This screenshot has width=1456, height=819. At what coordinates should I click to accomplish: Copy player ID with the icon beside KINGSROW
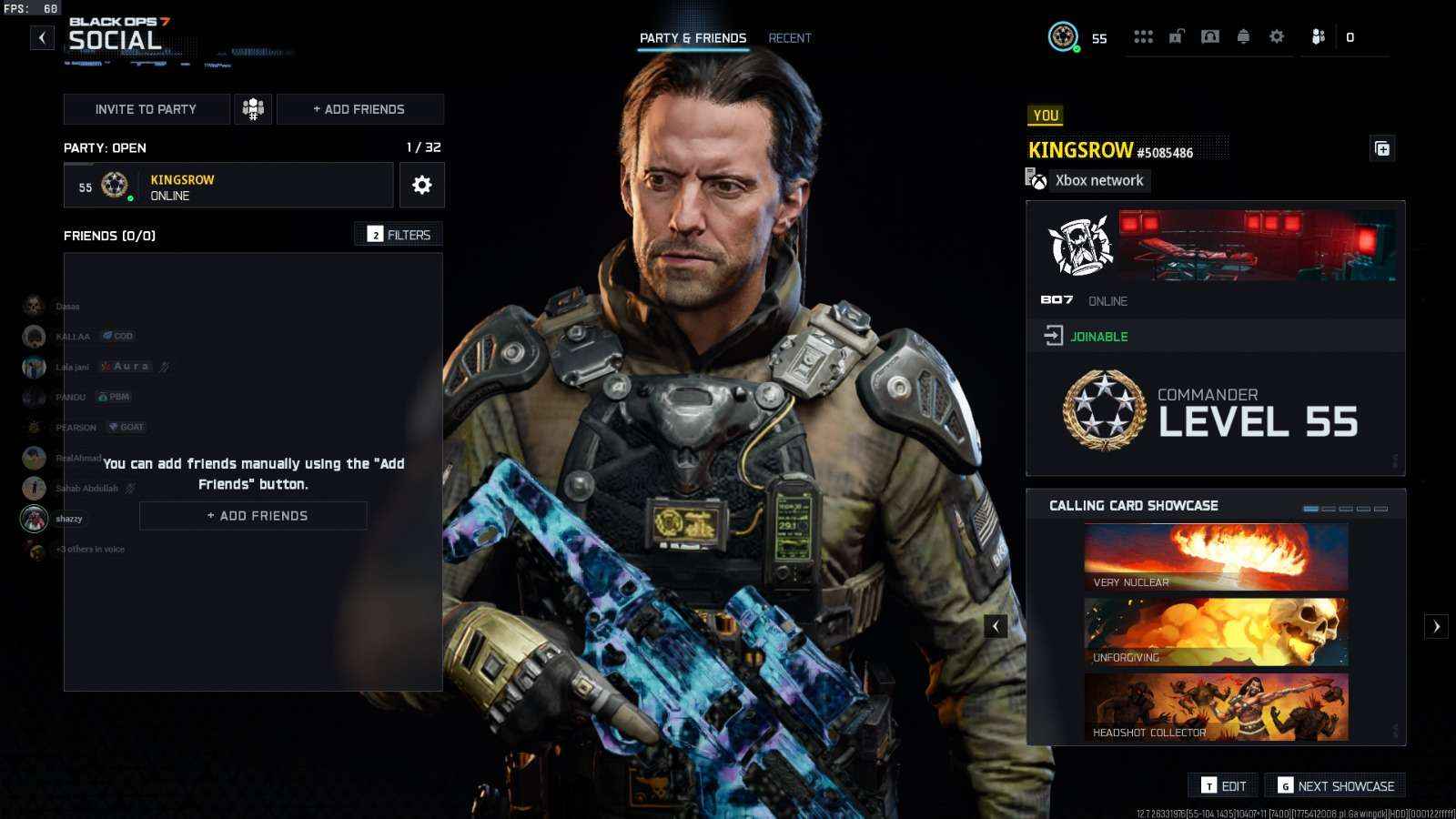pos(1381,149)
